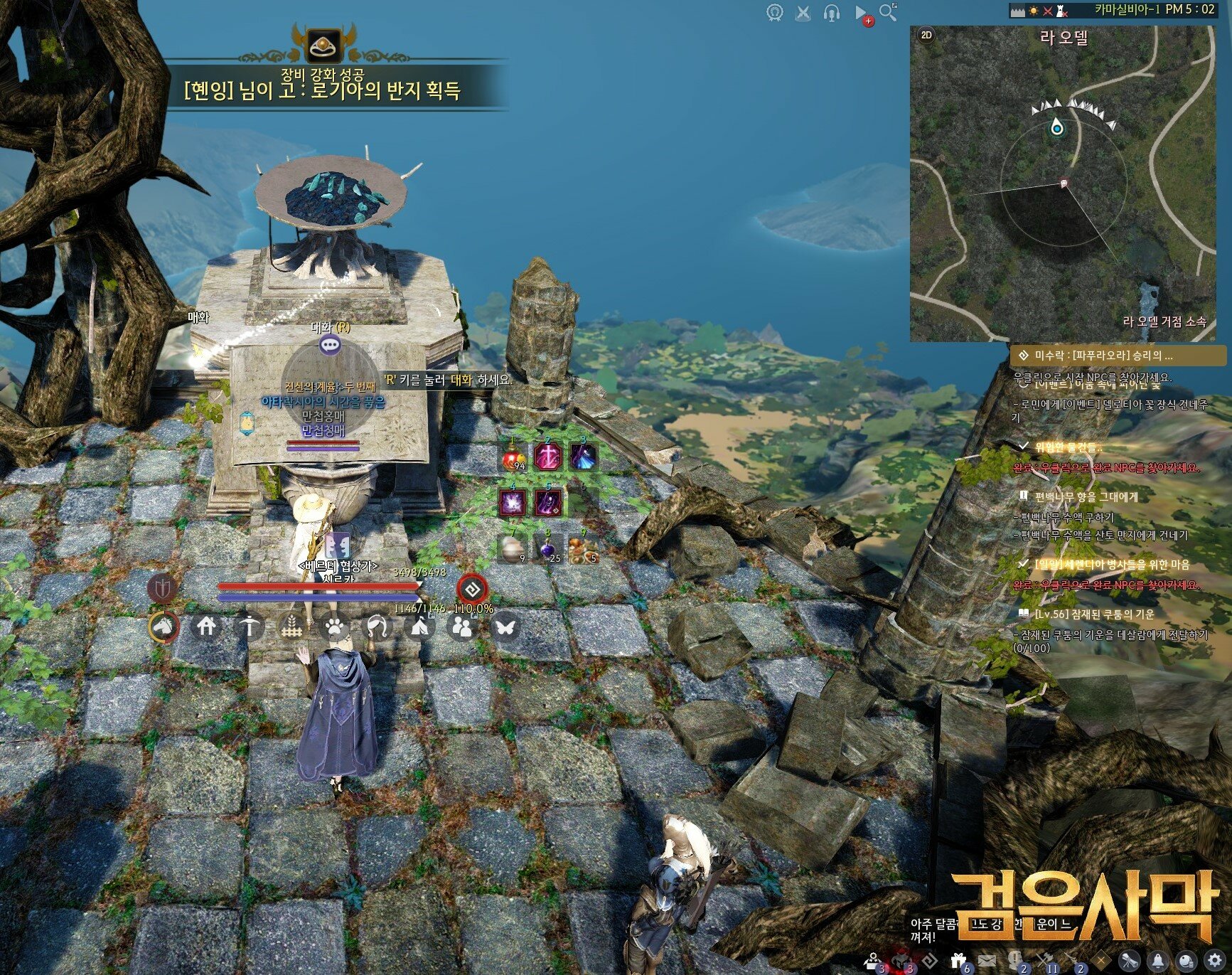Viewport: 1232px width, 975px height.
Task: Click the horse mount icon in the bottom bar
Action: pyautogui.click(x=163, y=627)
